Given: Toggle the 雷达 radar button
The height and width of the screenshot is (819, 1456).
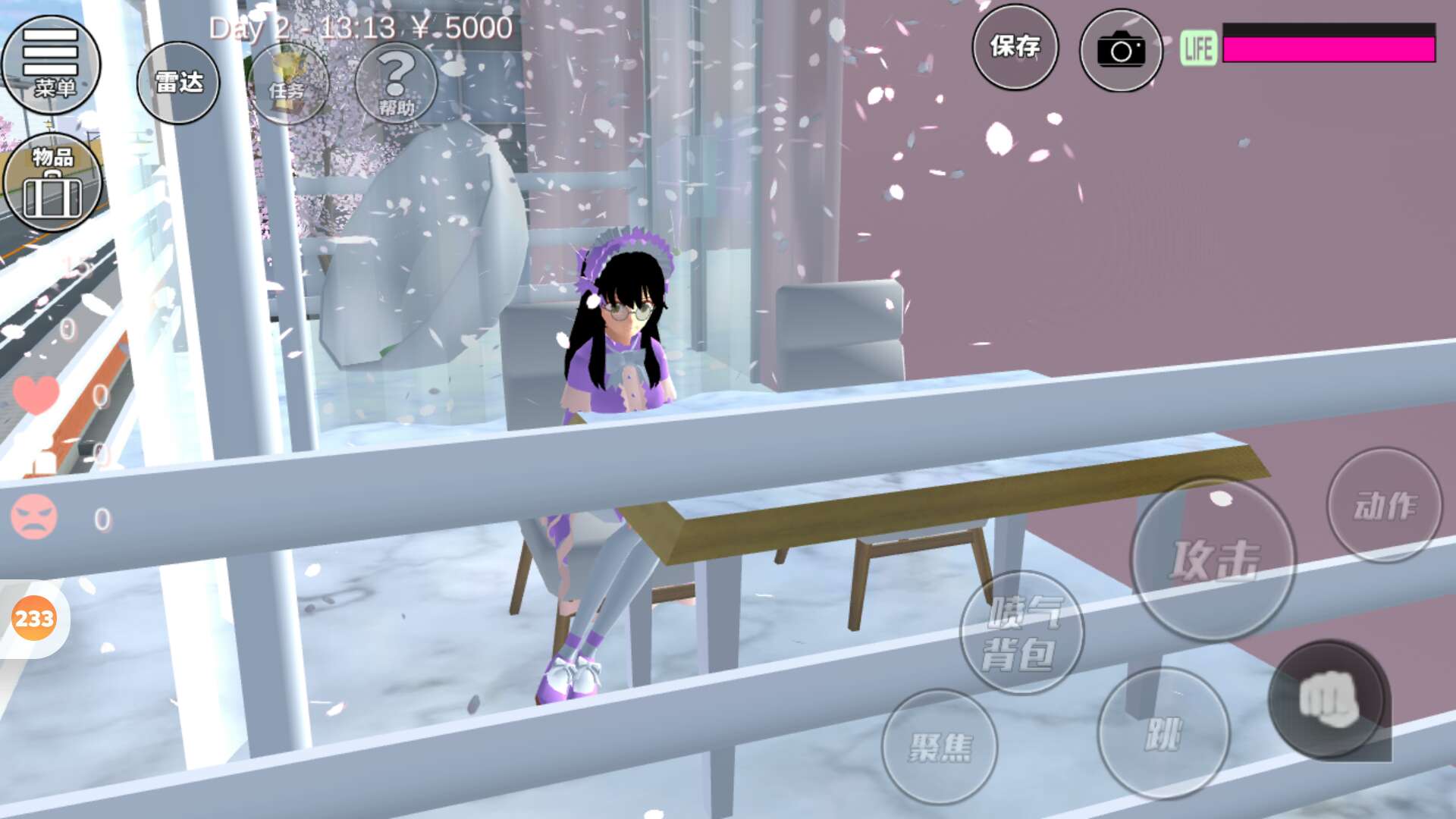Looking at the screenshot, I should (178, 83).
